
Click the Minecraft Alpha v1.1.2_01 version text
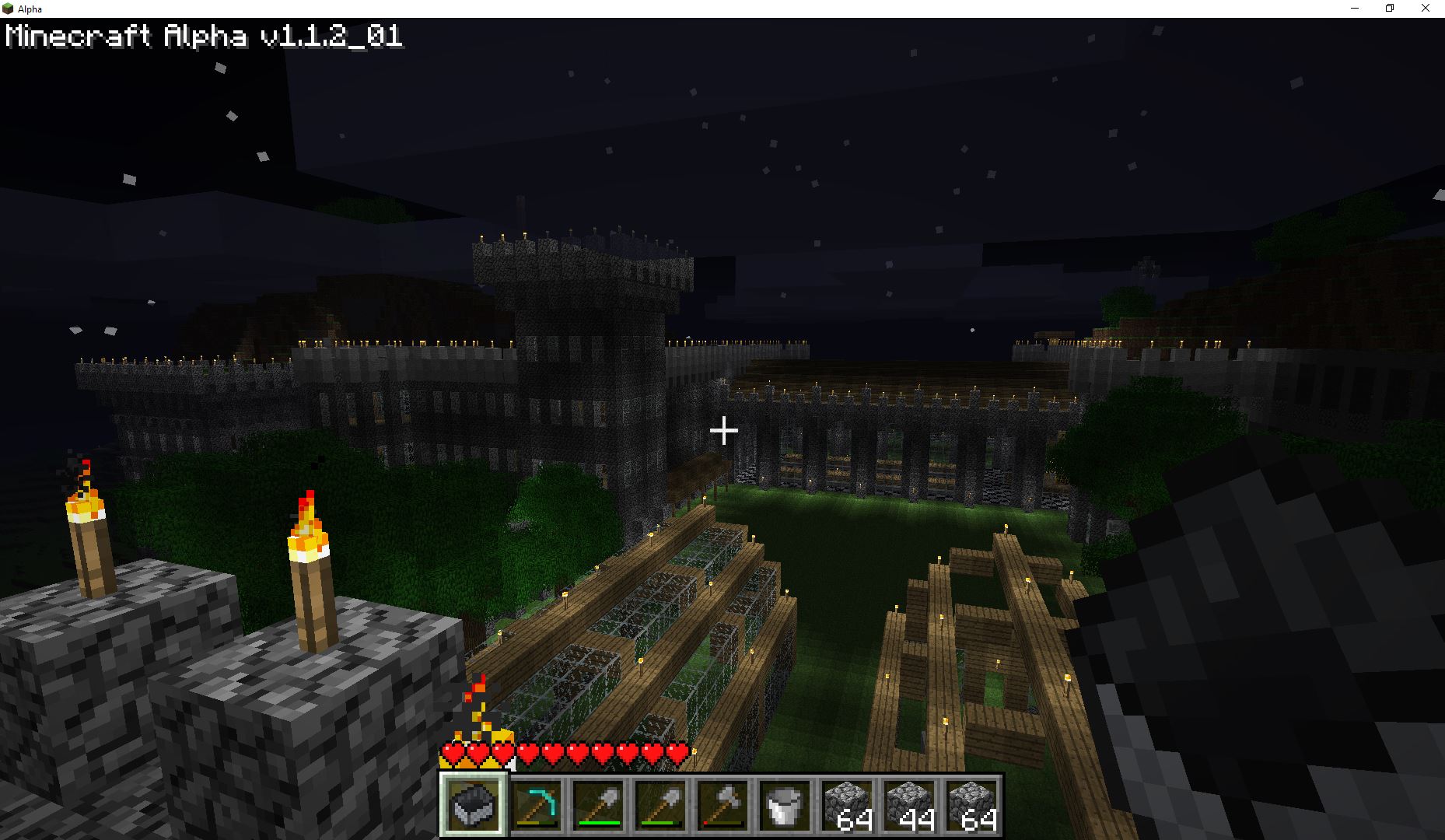[202, 35]
